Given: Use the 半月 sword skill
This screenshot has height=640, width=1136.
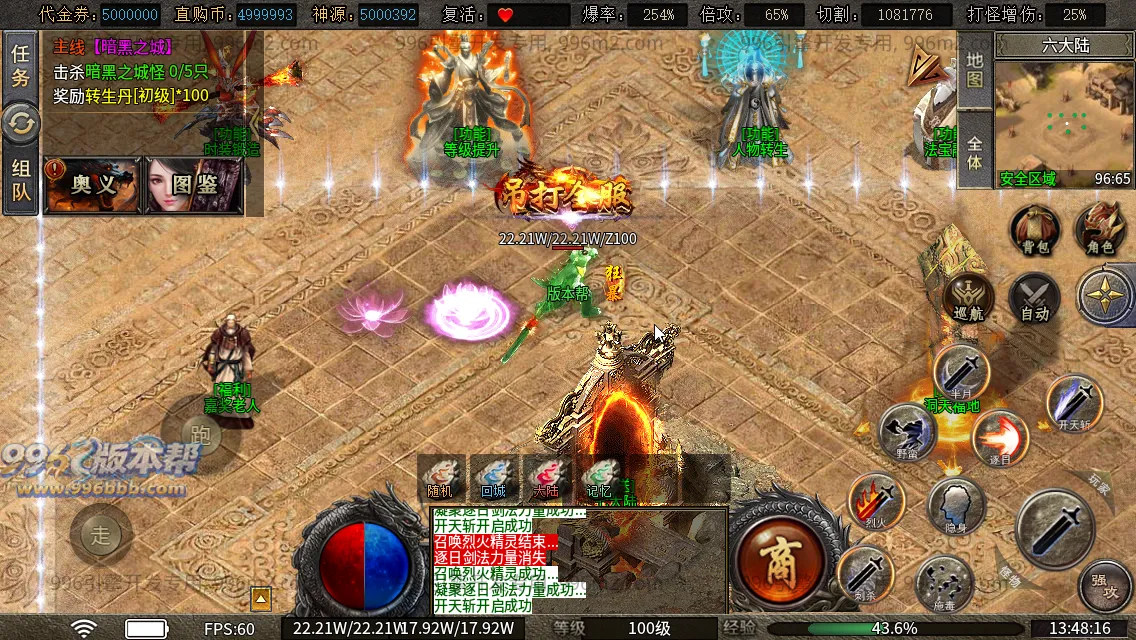Looking at the screenshot, I should pyautogui.click(x=961, y=370).
